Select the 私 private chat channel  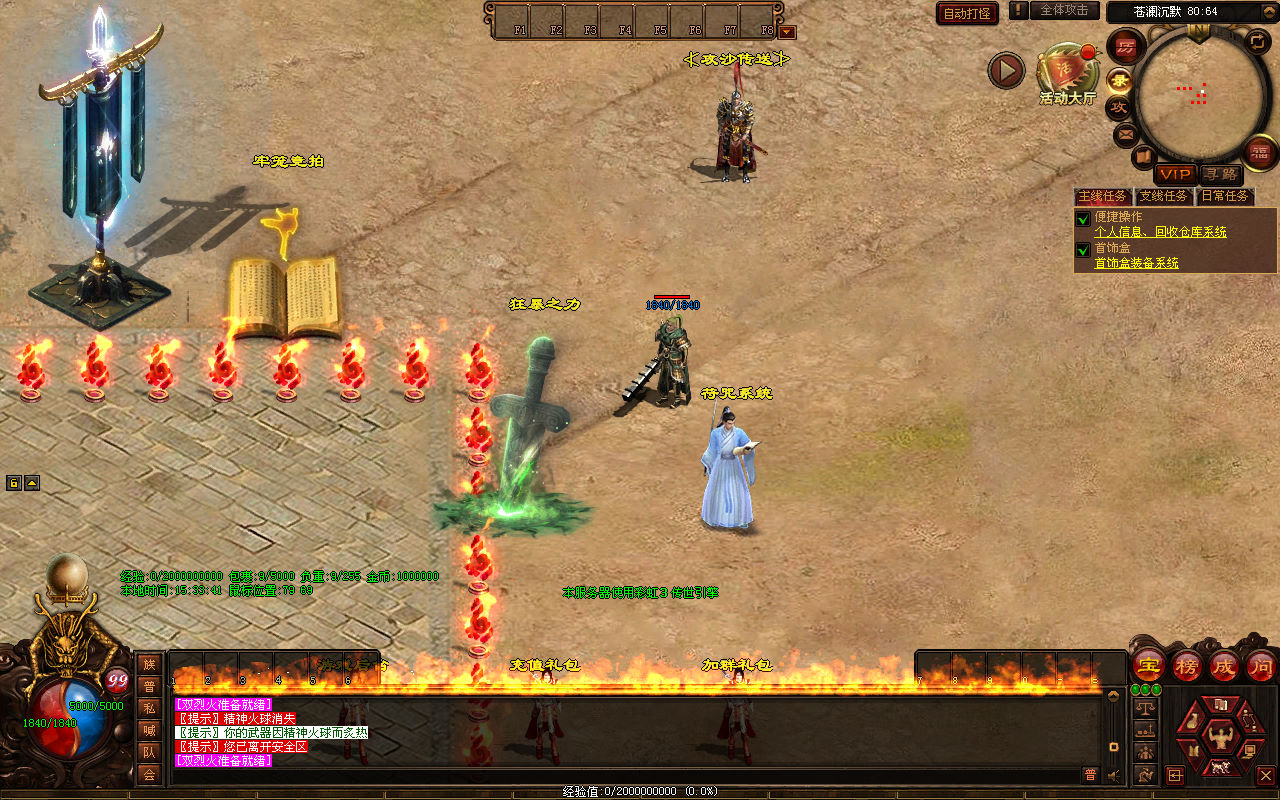pos(149,708)
